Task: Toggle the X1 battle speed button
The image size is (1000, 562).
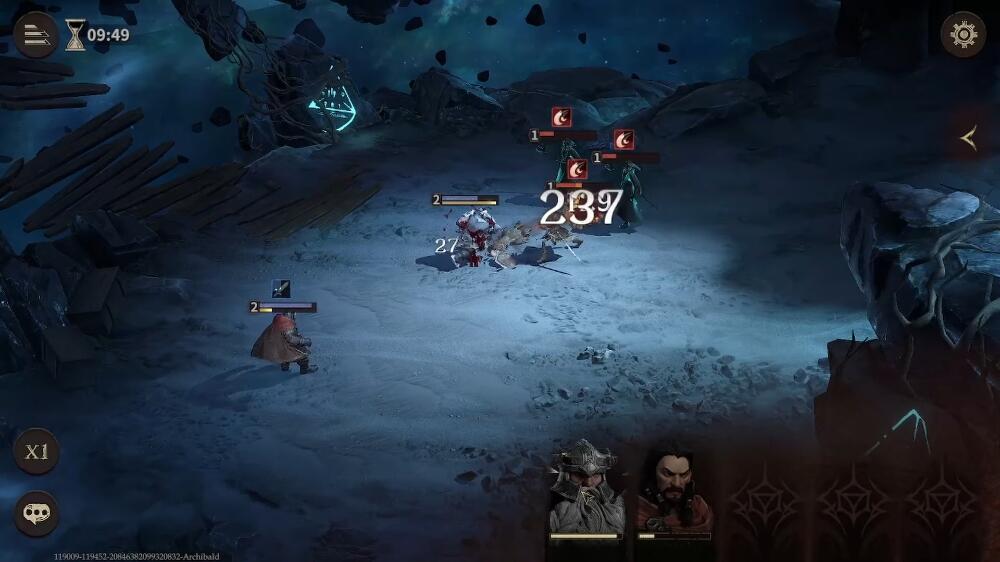Action: coord(36,451)
